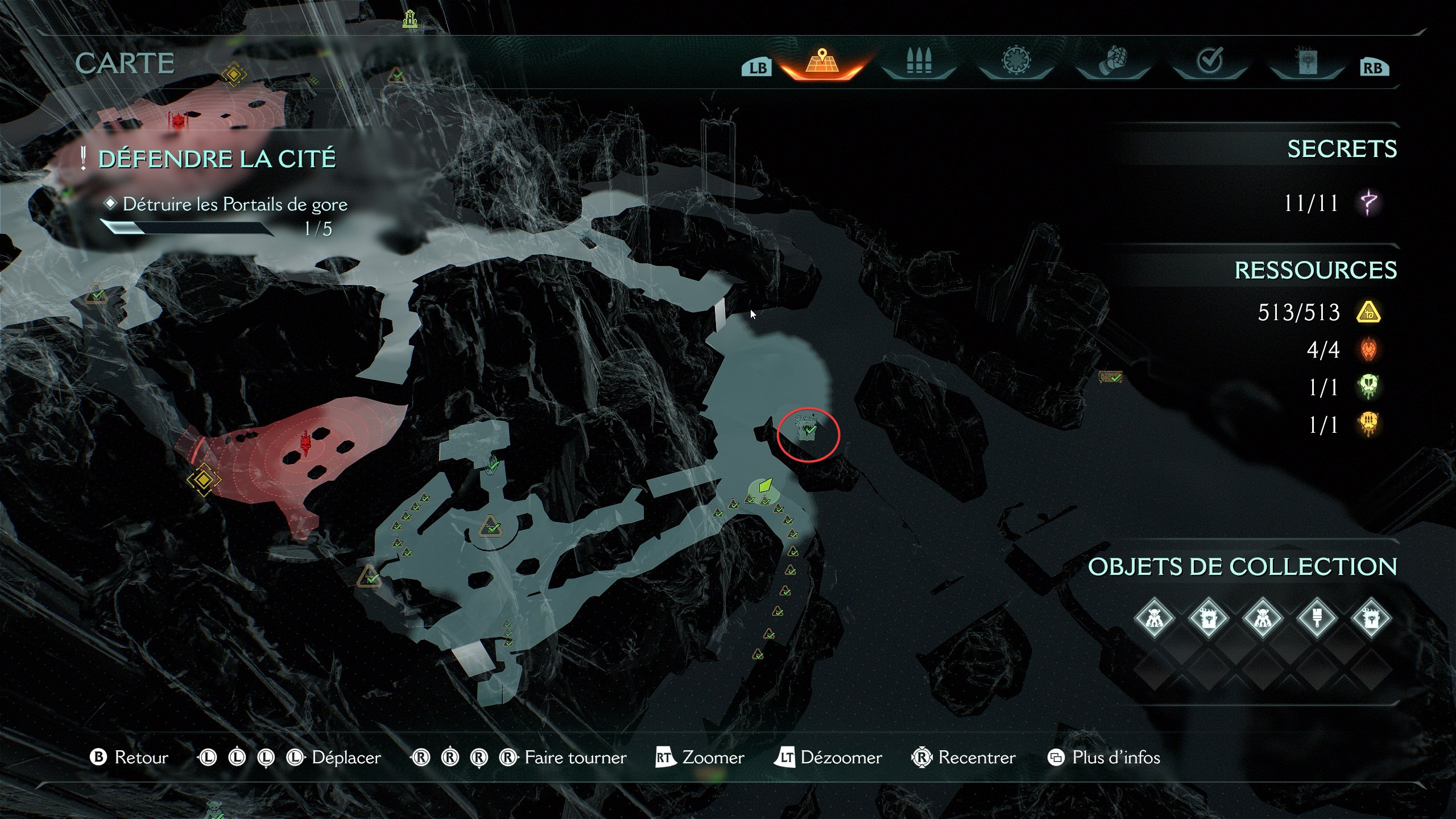Switch to the bullets weapons tab

(919, 63)
